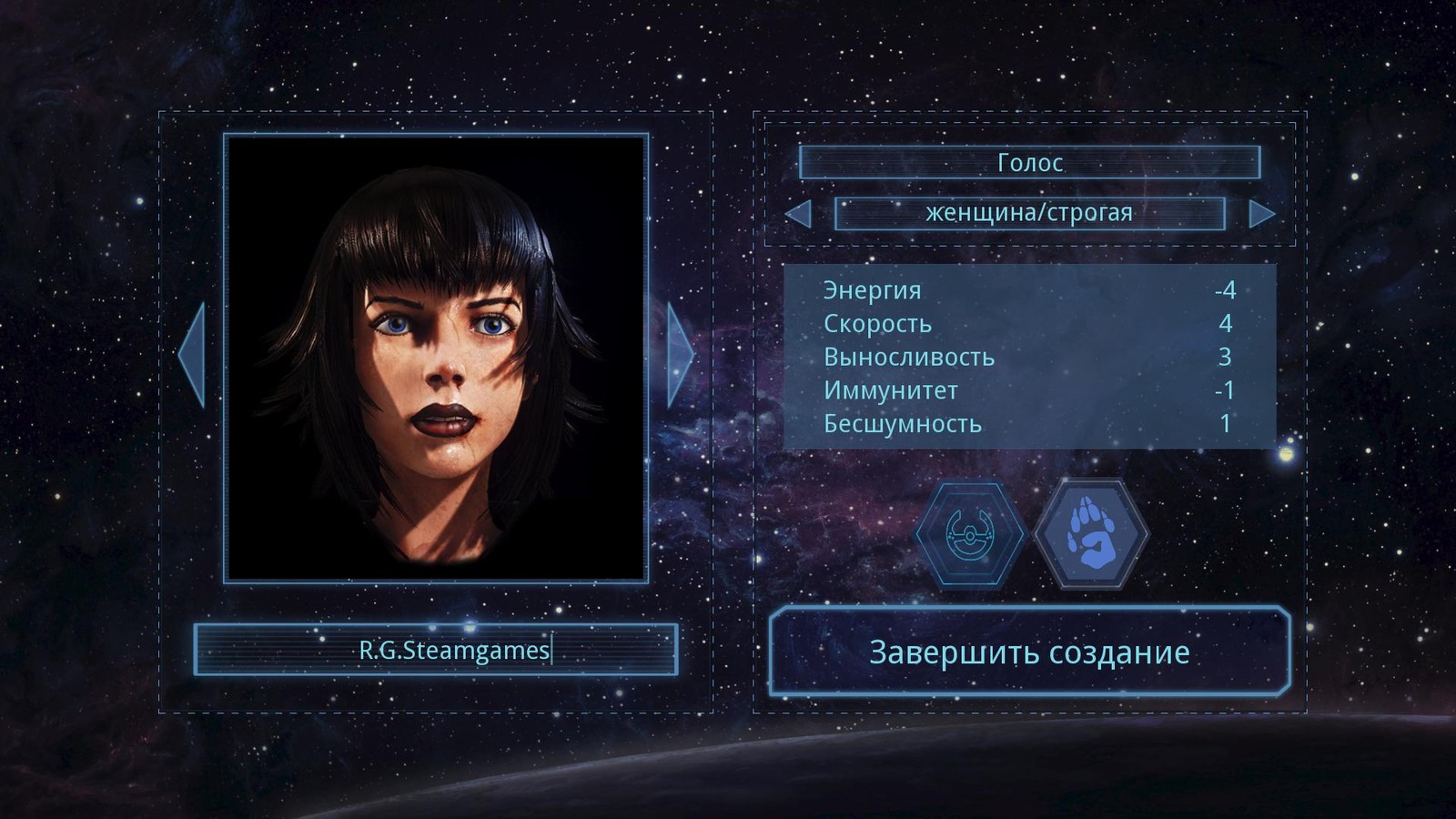Viewport: 1456px width, 819px height.
Task: Open the 'женщина/строгая' voice selector
Action: tap(1028, 214)
